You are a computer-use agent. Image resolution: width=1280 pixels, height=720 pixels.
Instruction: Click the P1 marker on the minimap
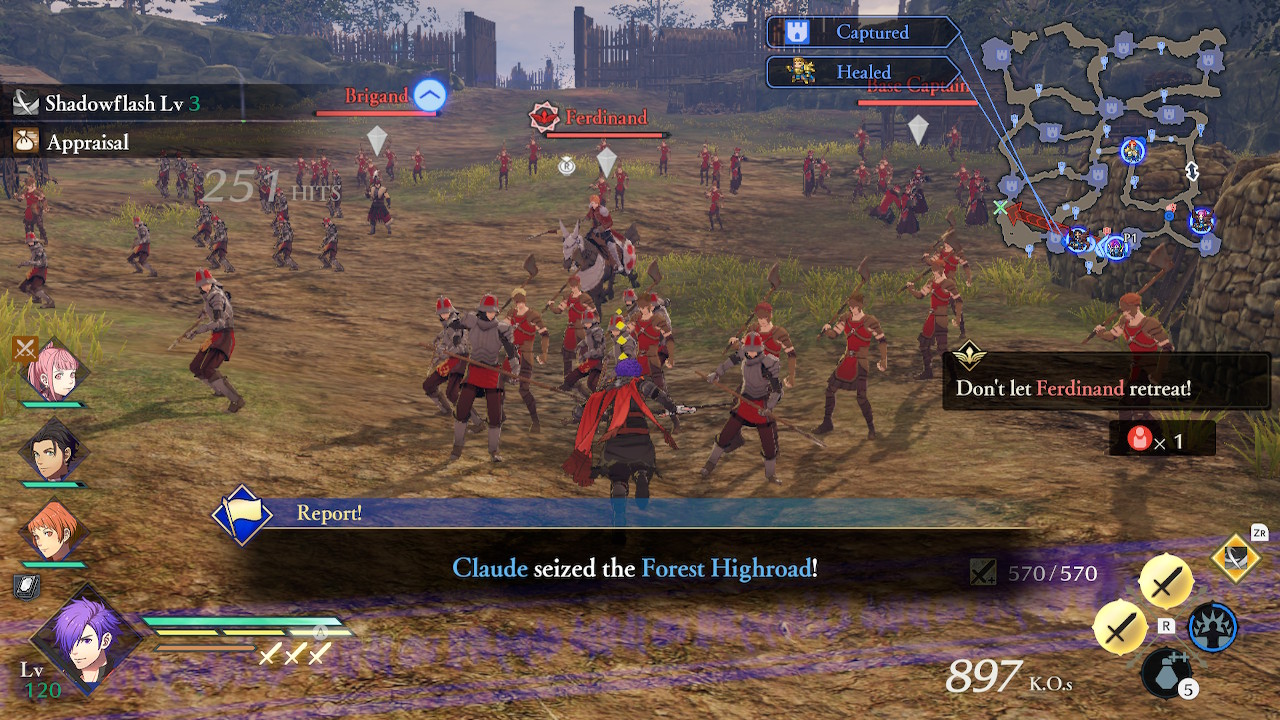pos(1128,238)
